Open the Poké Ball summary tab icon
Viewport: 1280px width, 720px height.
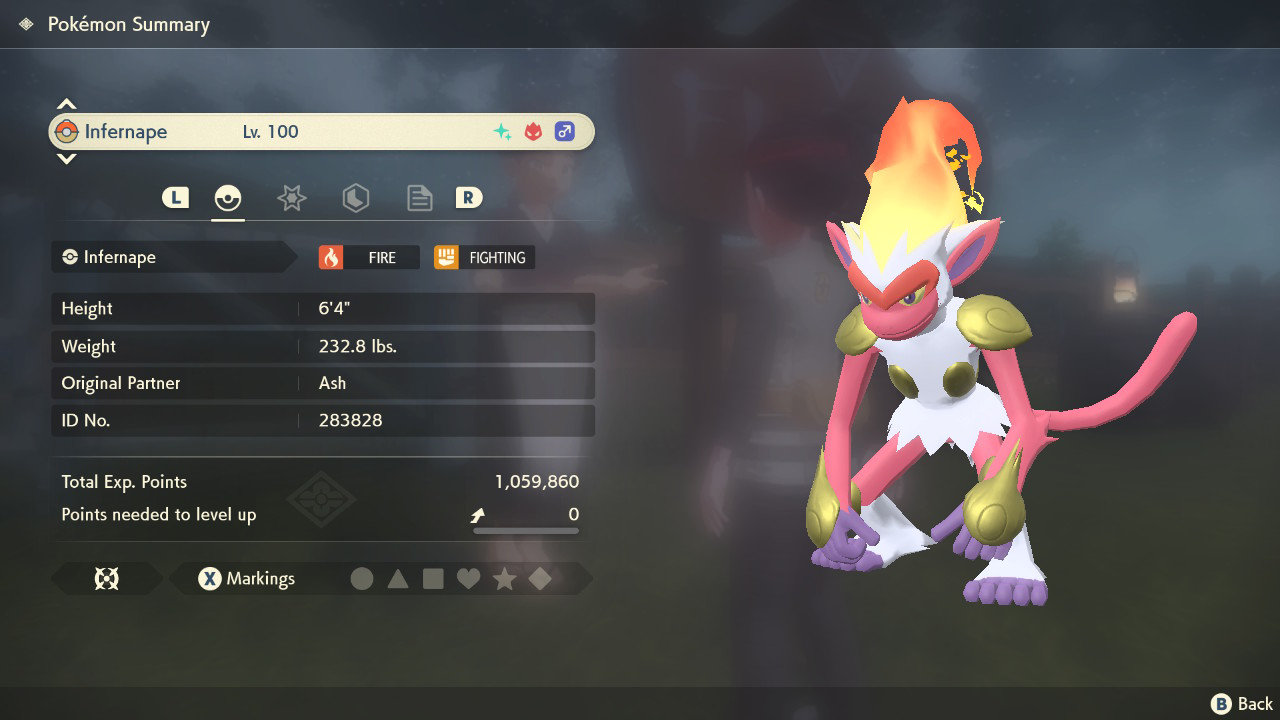(228, 198)
